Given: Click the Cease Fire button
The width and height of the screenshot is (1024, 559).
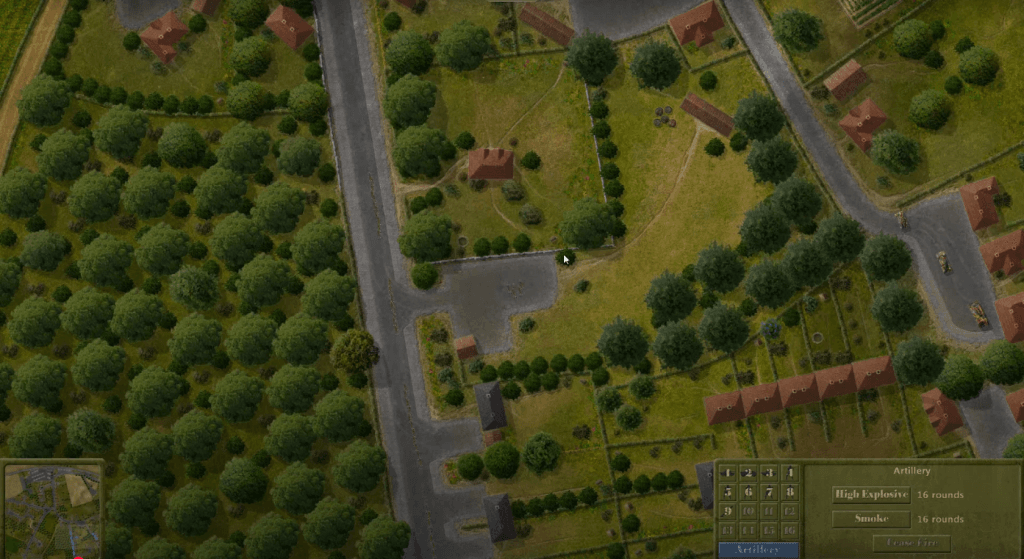Looking at the screenshot, I should 911,543.
